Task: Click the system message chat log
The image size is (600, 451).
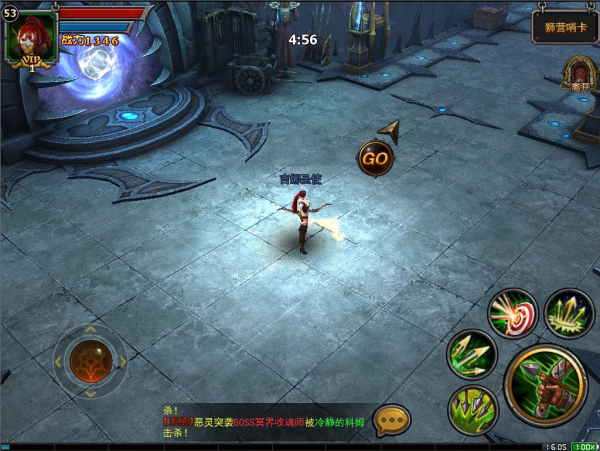Action: [265, 422]
